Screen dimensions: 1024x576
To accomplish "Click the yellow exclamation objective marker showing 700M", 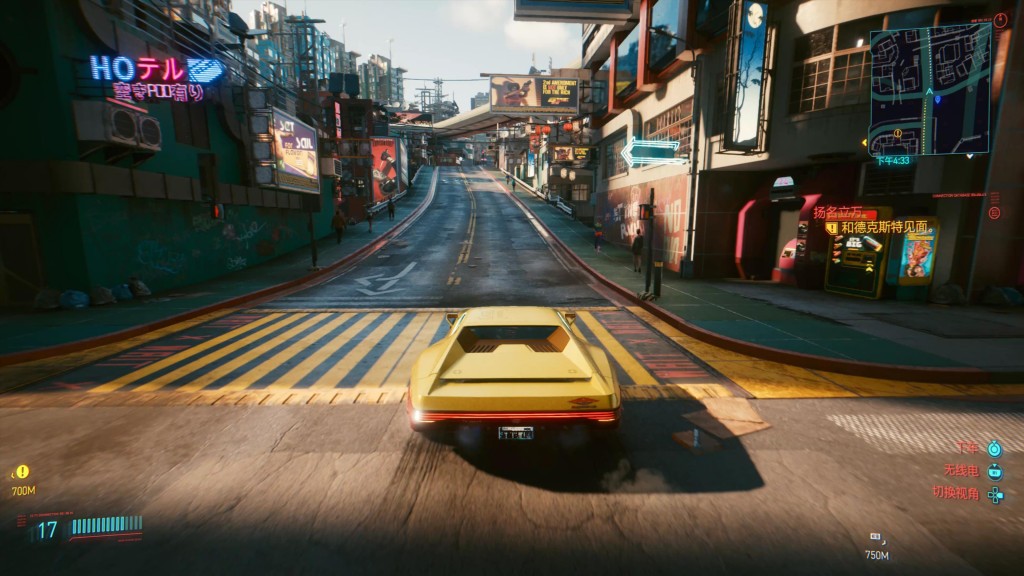I will point(22,472).
